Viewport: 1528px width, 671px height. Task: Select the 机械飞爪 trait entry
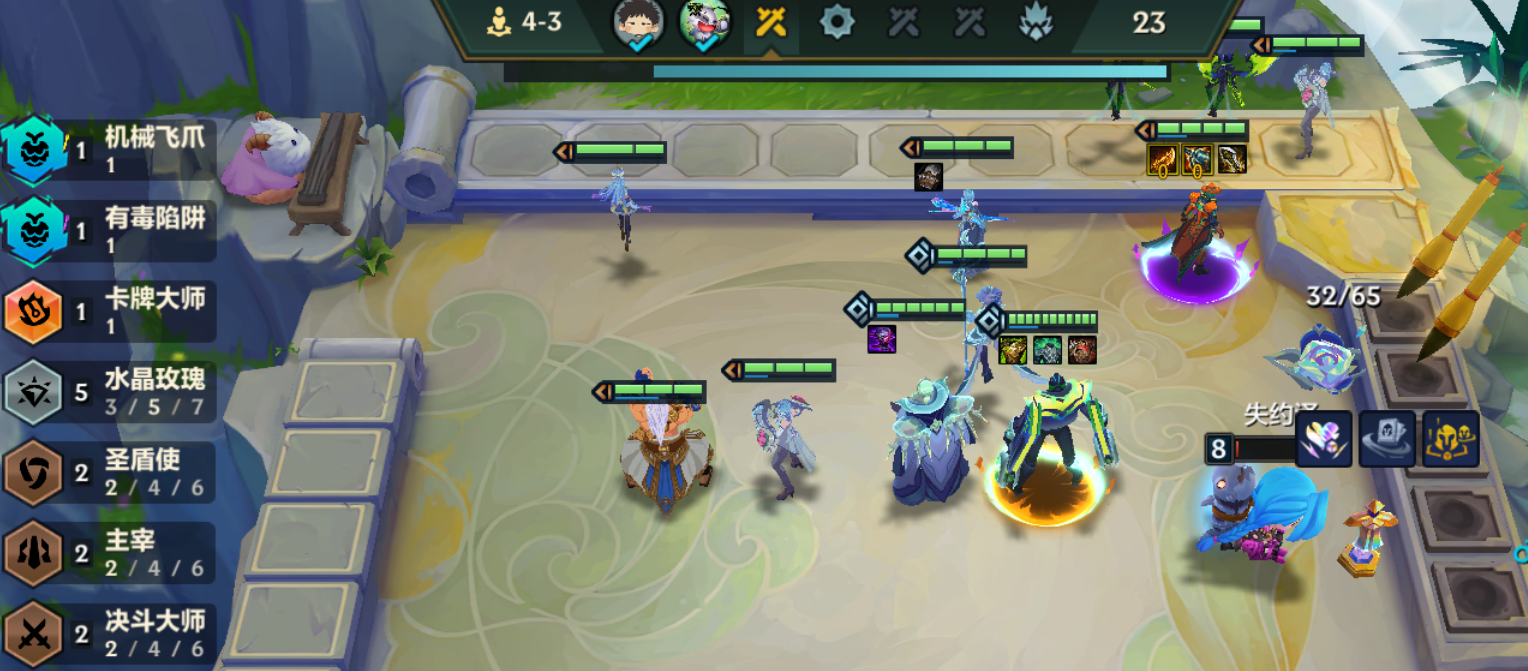click(x=108, y=150)
